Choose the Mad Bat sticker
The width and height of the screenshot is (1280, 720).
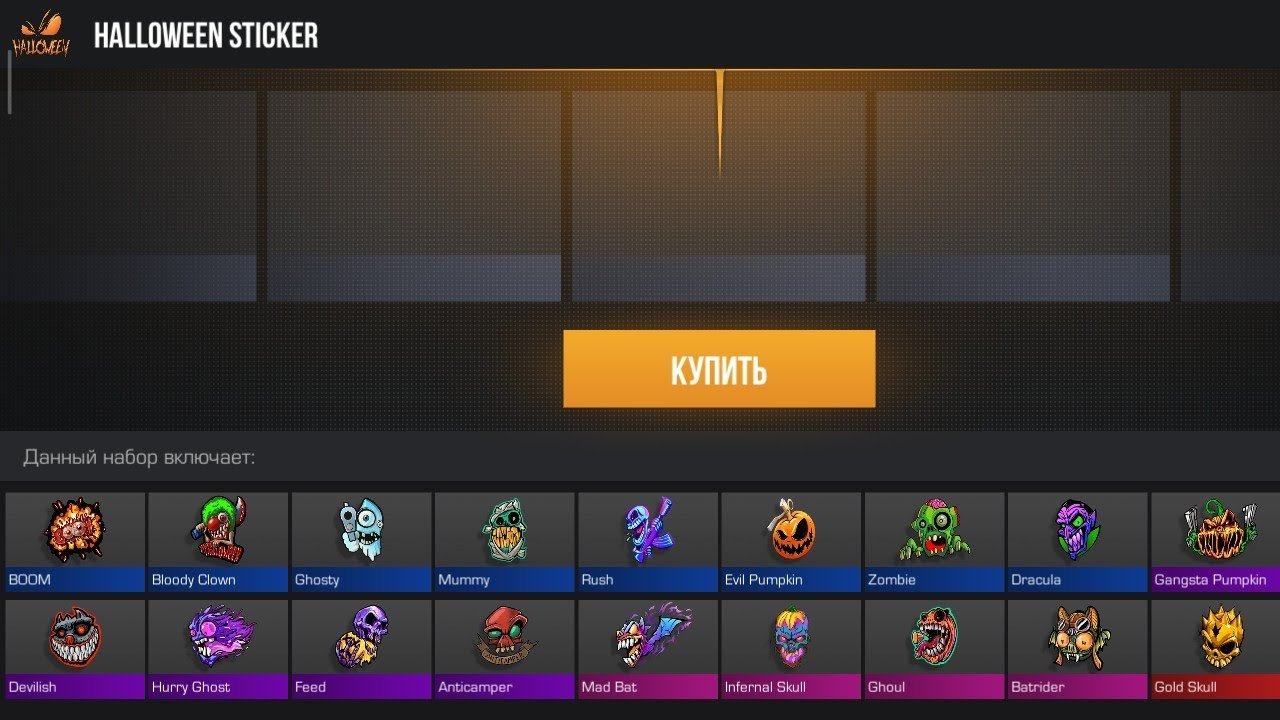coord(647,648)
